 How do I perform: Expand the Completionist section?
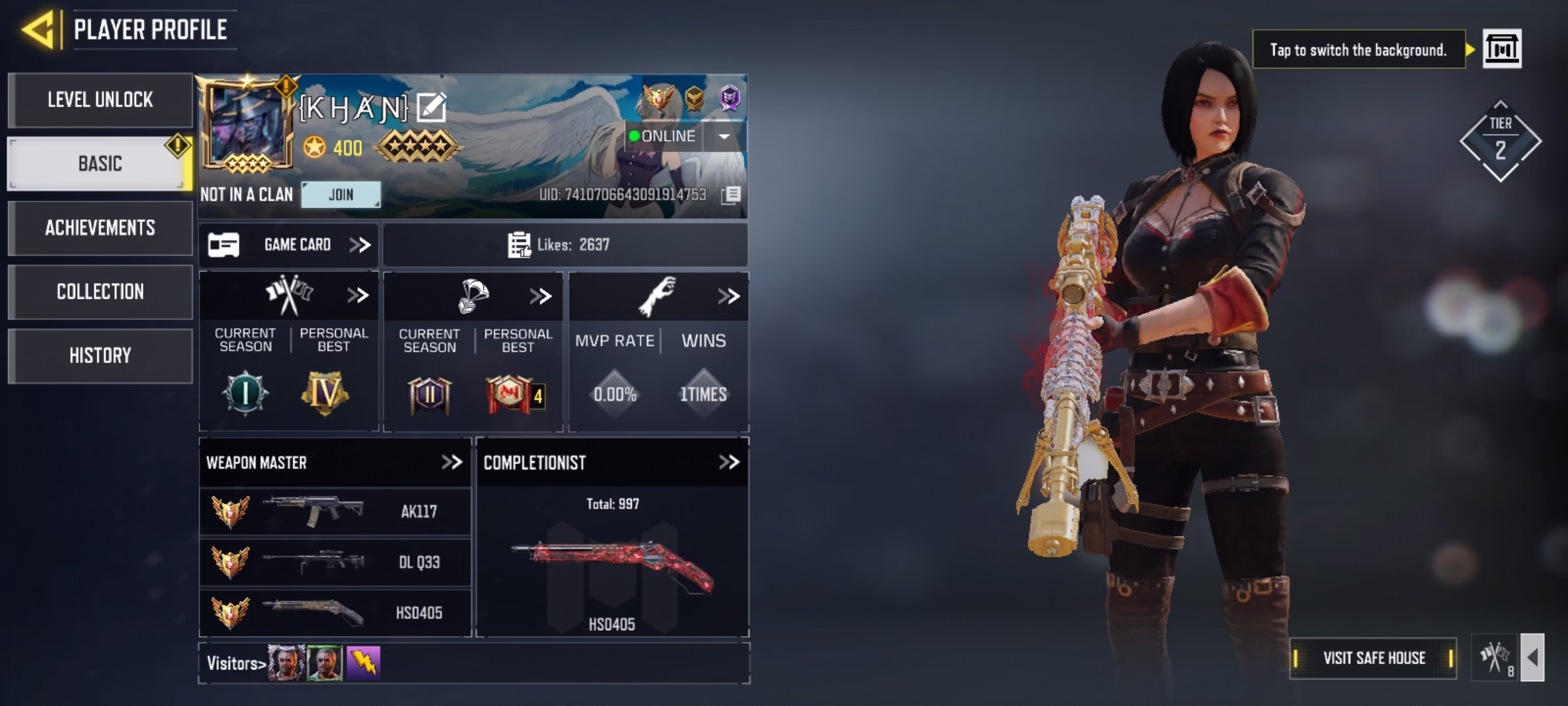tap(728, 463)
